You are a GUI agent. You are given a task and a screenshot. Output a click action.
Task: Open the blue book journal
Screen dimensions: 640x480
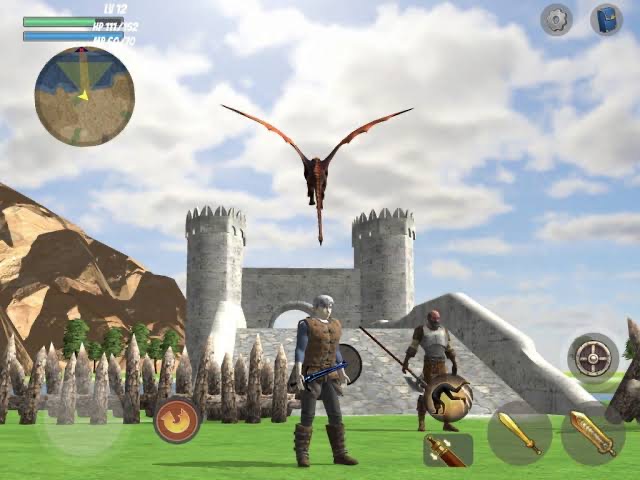pos(606,19)
